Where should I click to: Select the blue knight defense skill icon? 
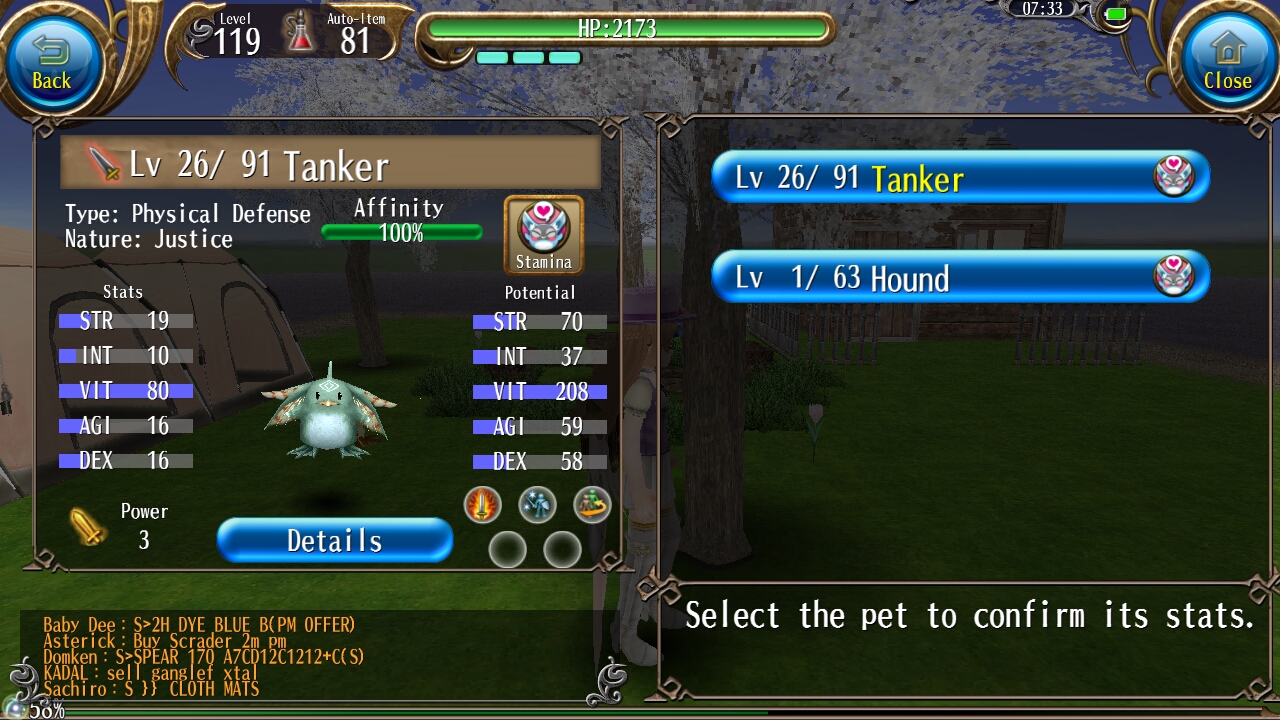pyautogui.click(x=536, y=505)
